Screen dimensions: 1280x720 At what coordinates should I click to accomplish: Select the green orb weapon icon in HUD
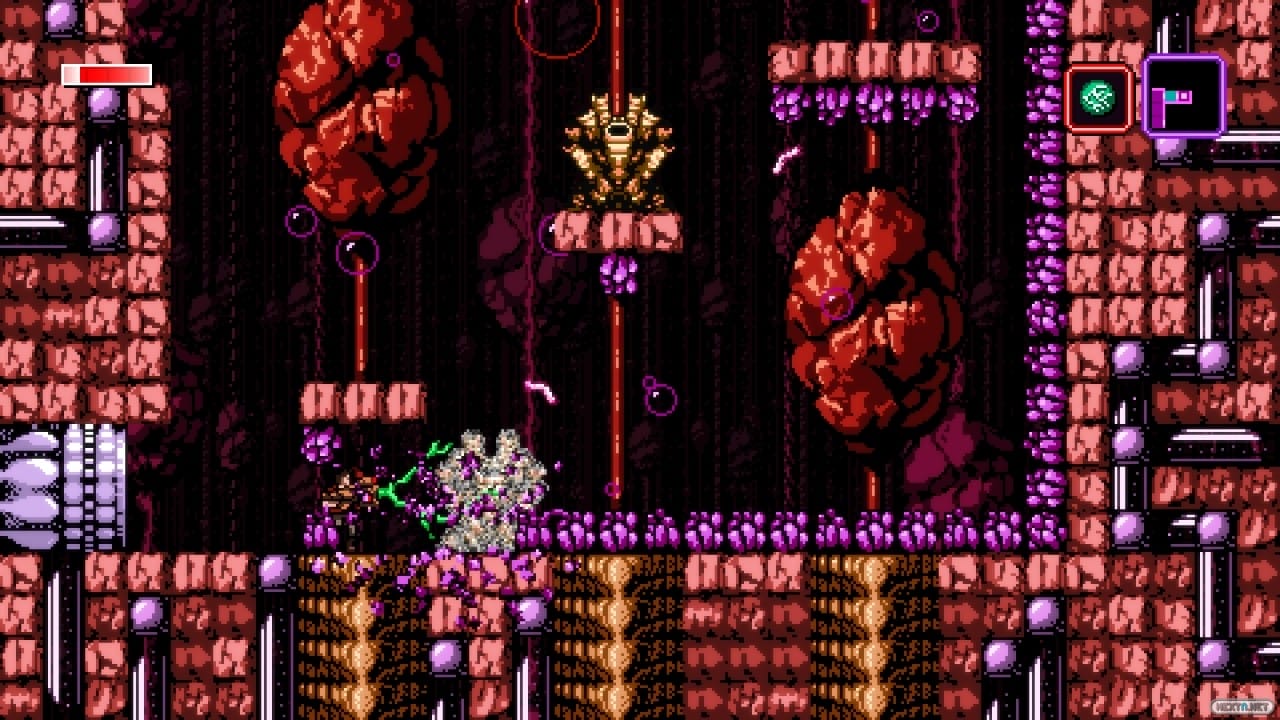[1097, 98]
